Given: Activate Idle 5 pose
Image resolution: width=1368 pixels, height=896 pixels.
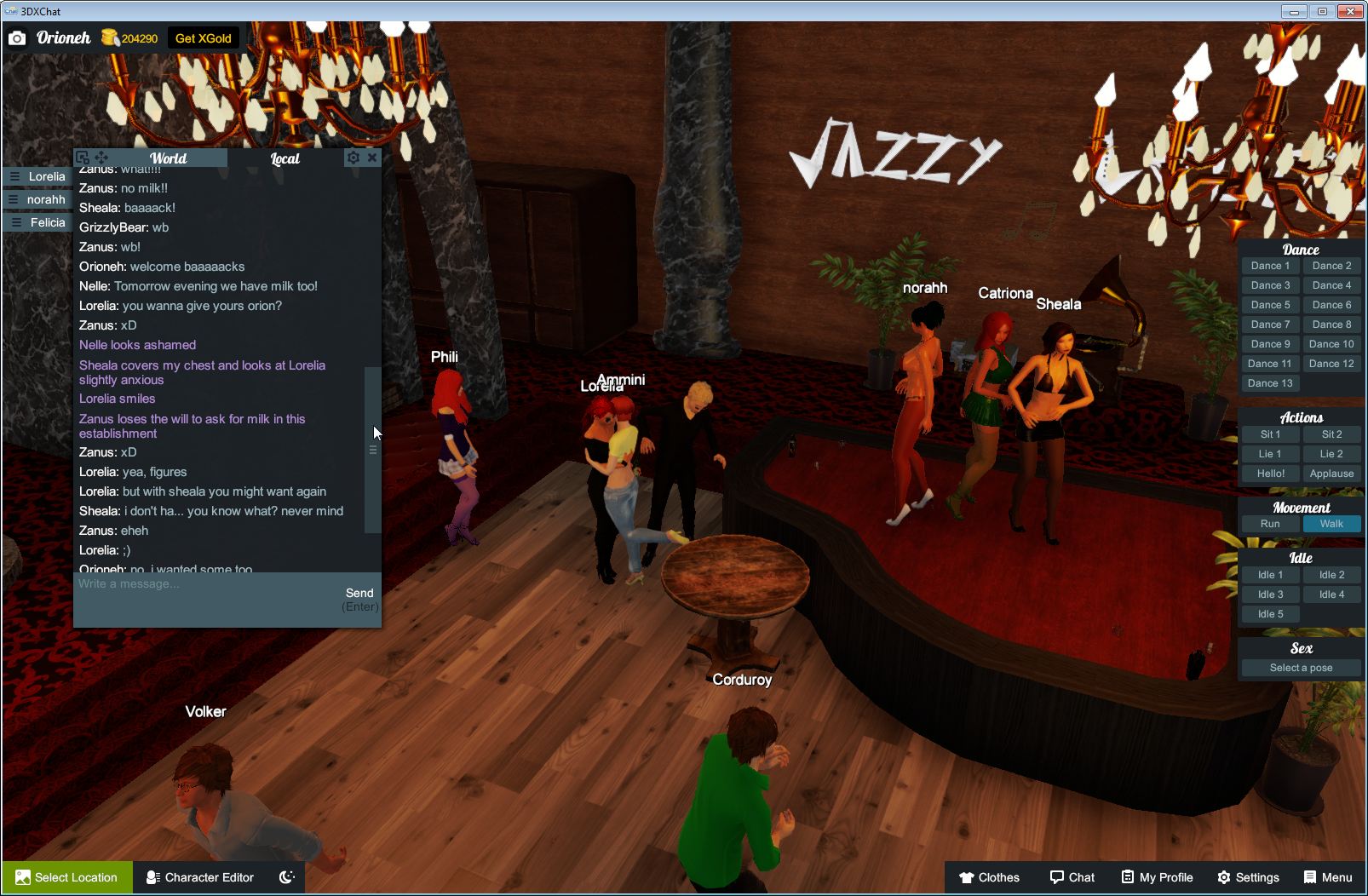Looking at the screenshot, I should [x=1270, y=613].
